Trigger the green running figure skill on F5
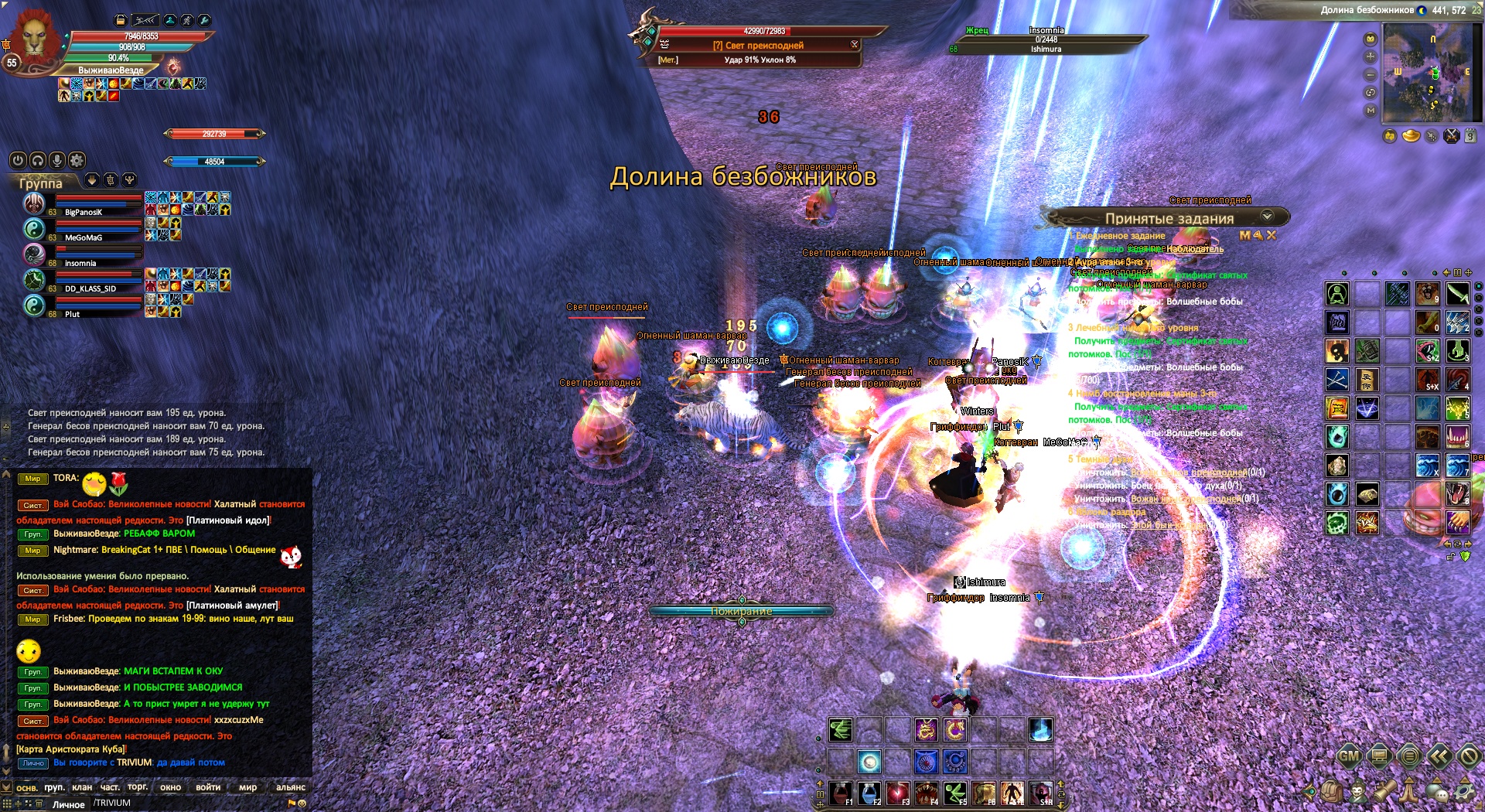Viewport: 1485px width, 812px height. coord(955,792)
